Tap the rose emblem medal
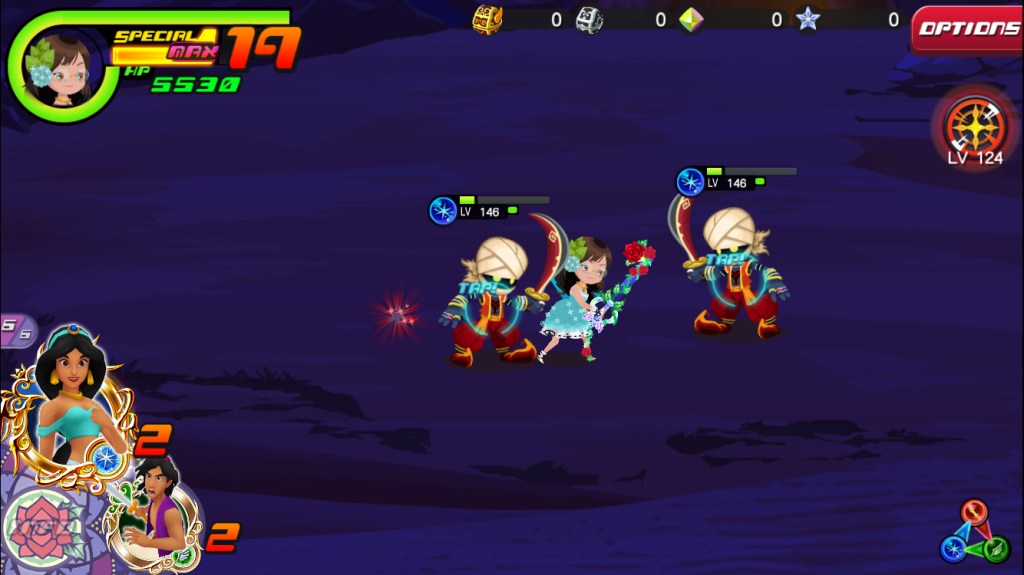The width and height of the screenshot is (1024, 575). pos(42,529)
